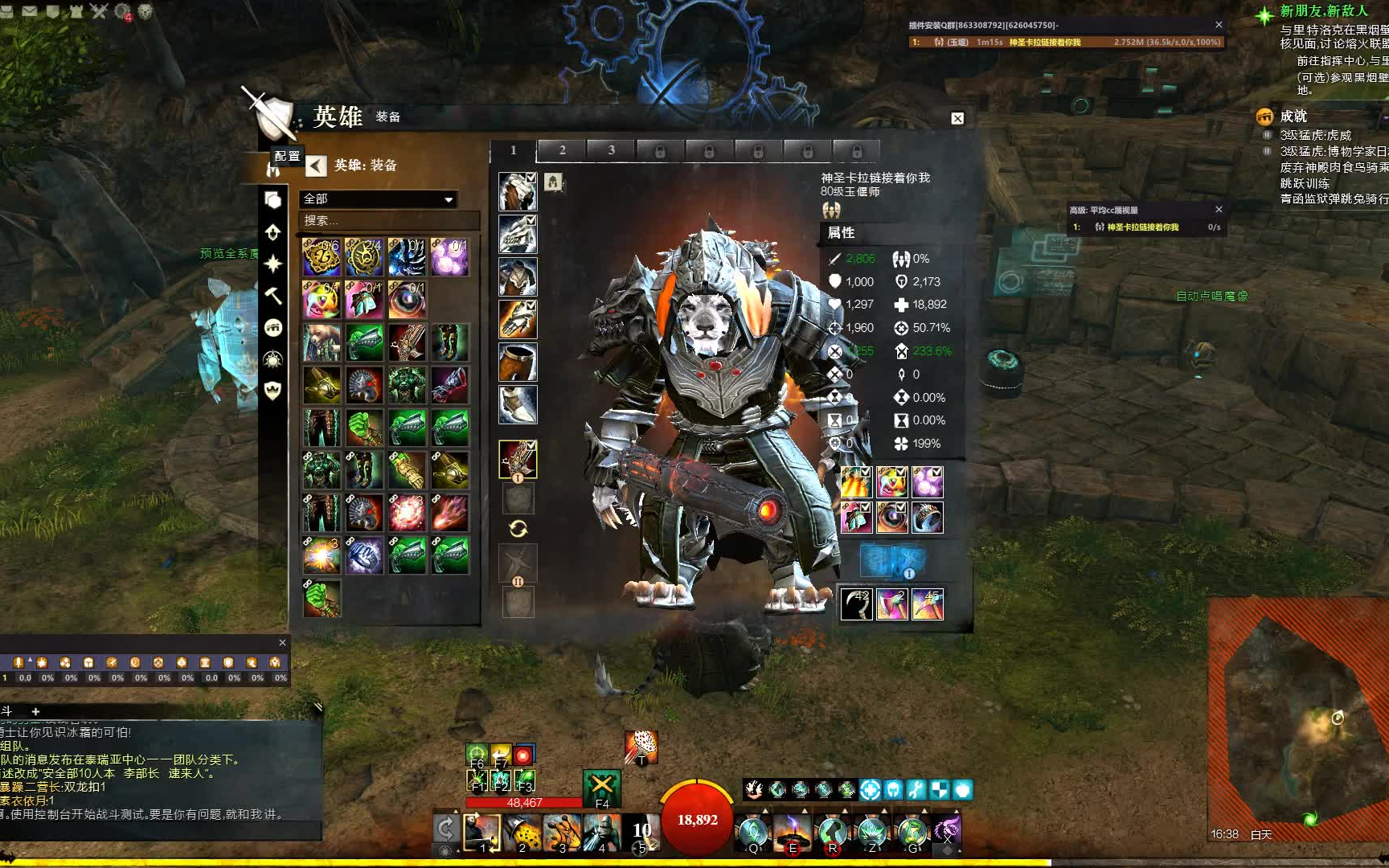Close the boon tracker bar
This screenshot has height=868, width=1389.
click(282, 642)
